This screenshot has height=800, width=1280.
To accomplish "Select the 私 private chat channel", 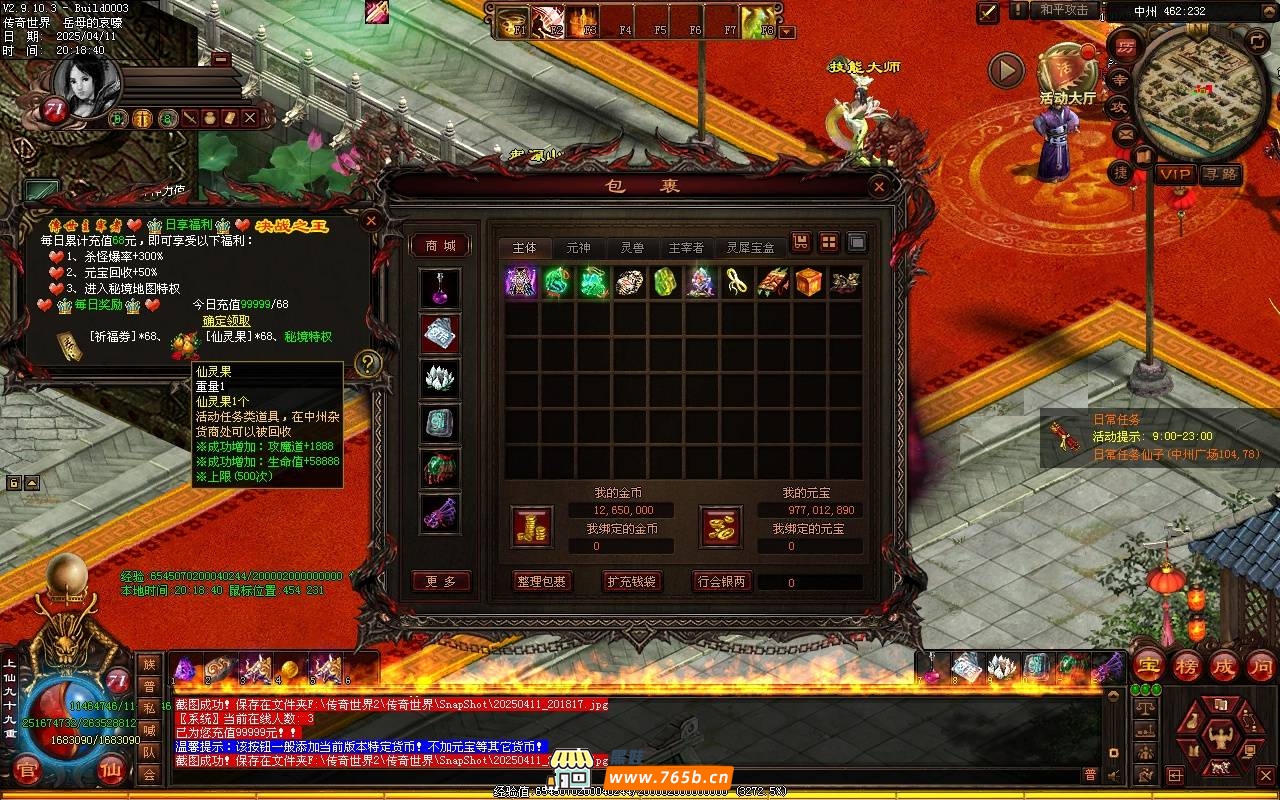I will click(x=149, y=708).
